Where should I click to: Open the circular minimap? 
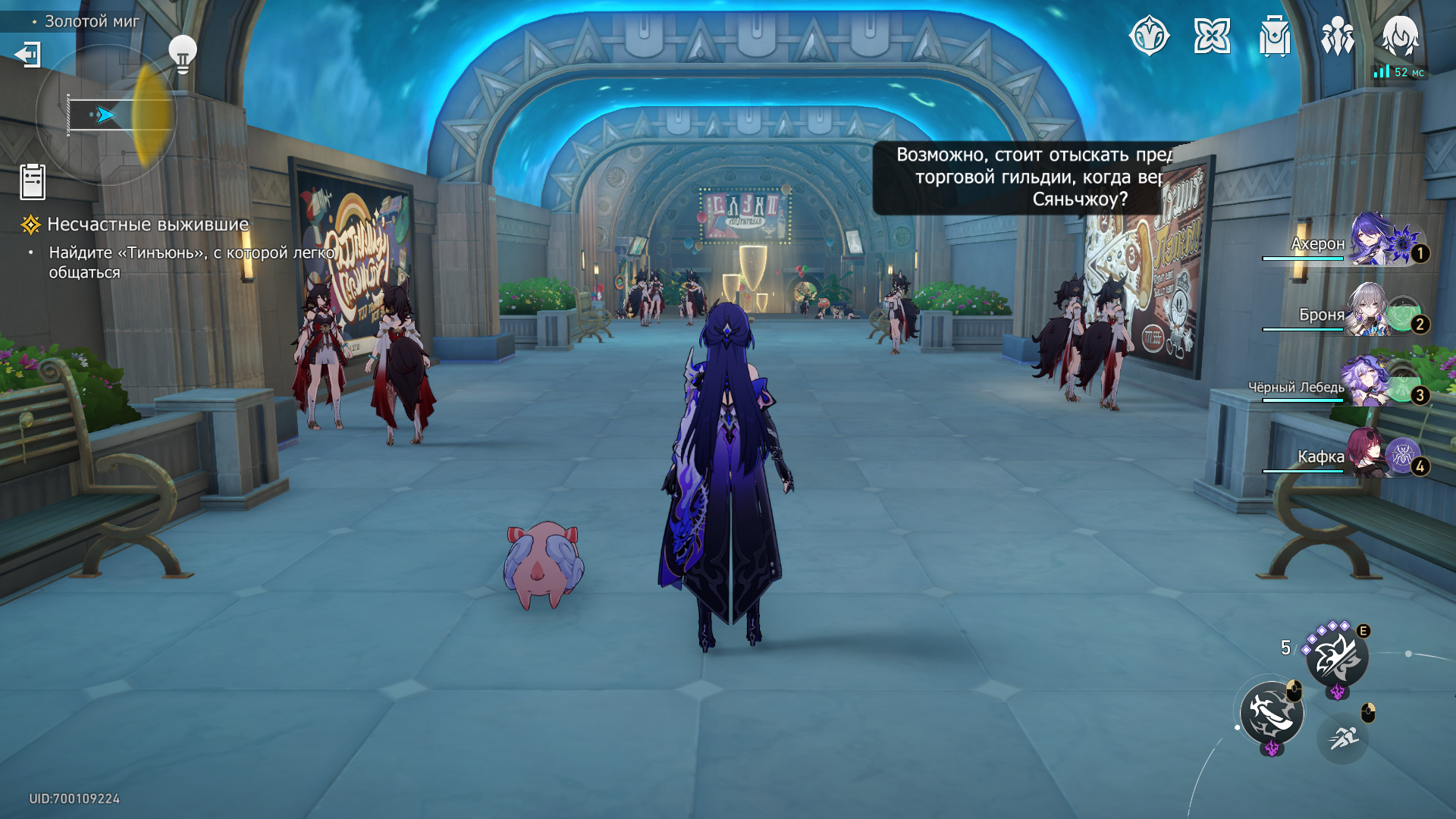tap(106, 115)
